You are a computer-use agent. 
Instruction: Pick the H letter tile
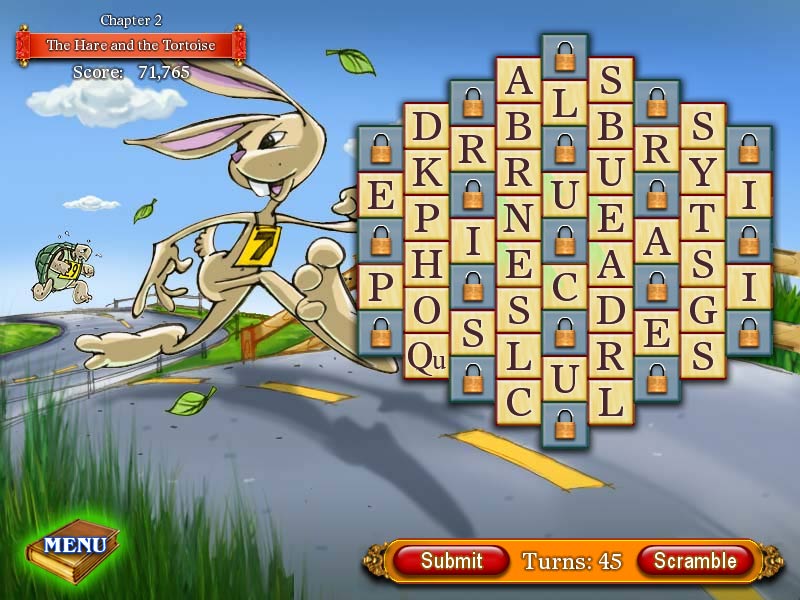(x=427, y=264)
